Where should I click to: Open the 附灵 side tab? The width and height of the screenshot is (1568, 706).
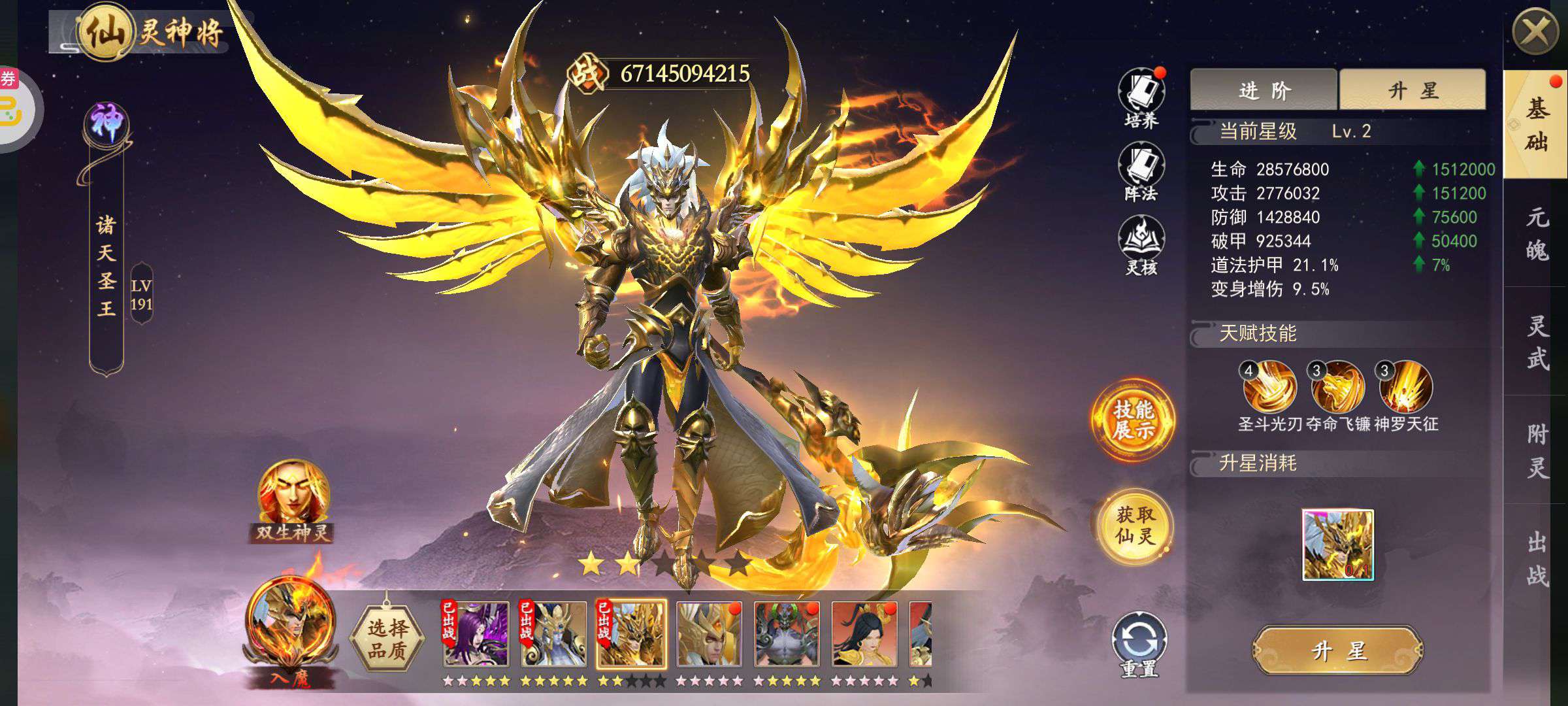(1537, 450)
